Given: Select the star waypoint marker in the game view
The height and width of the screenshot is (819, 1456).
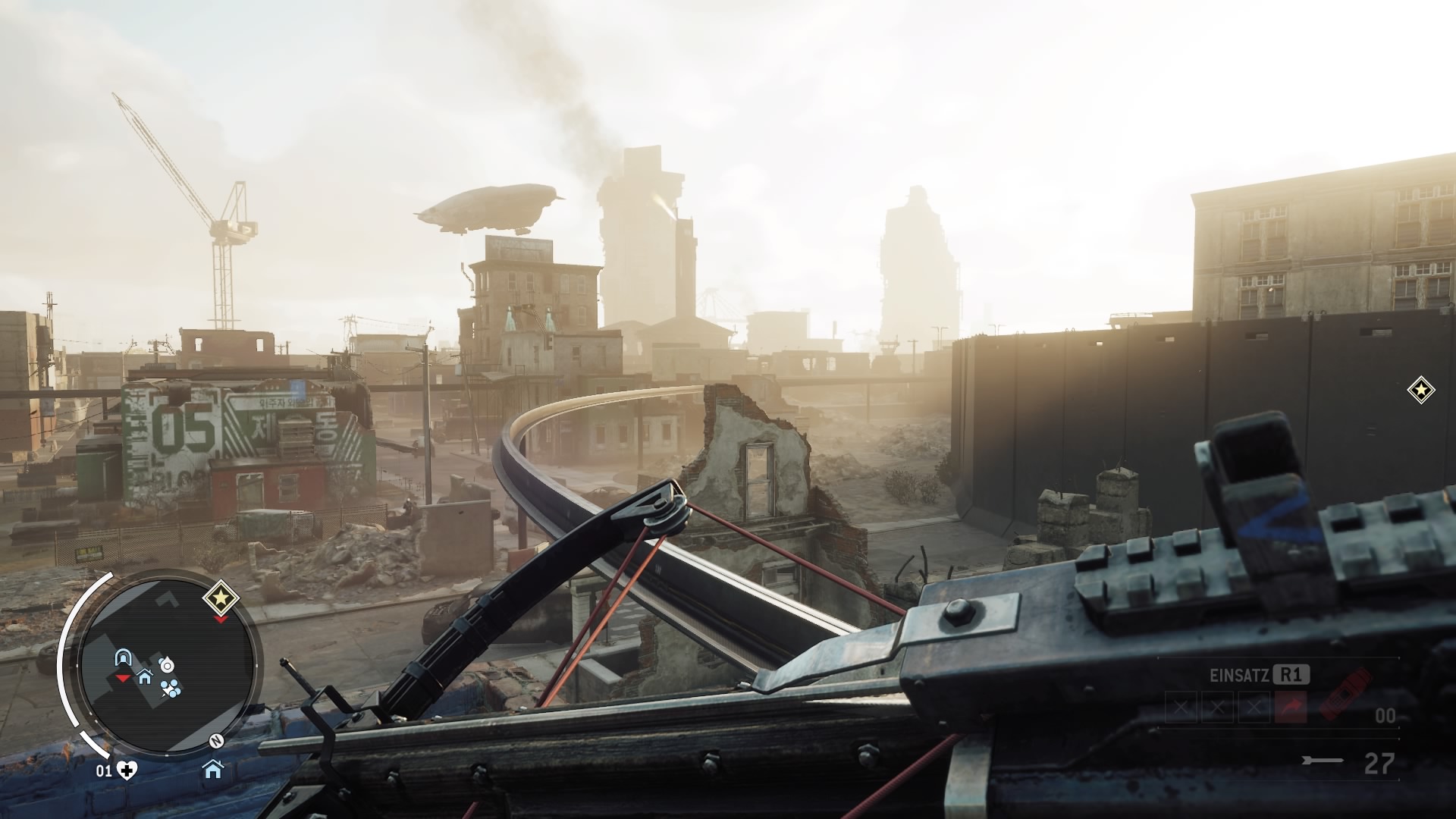Looking at the screenshot, I should pyautogui.click(x=1420, y=391).
